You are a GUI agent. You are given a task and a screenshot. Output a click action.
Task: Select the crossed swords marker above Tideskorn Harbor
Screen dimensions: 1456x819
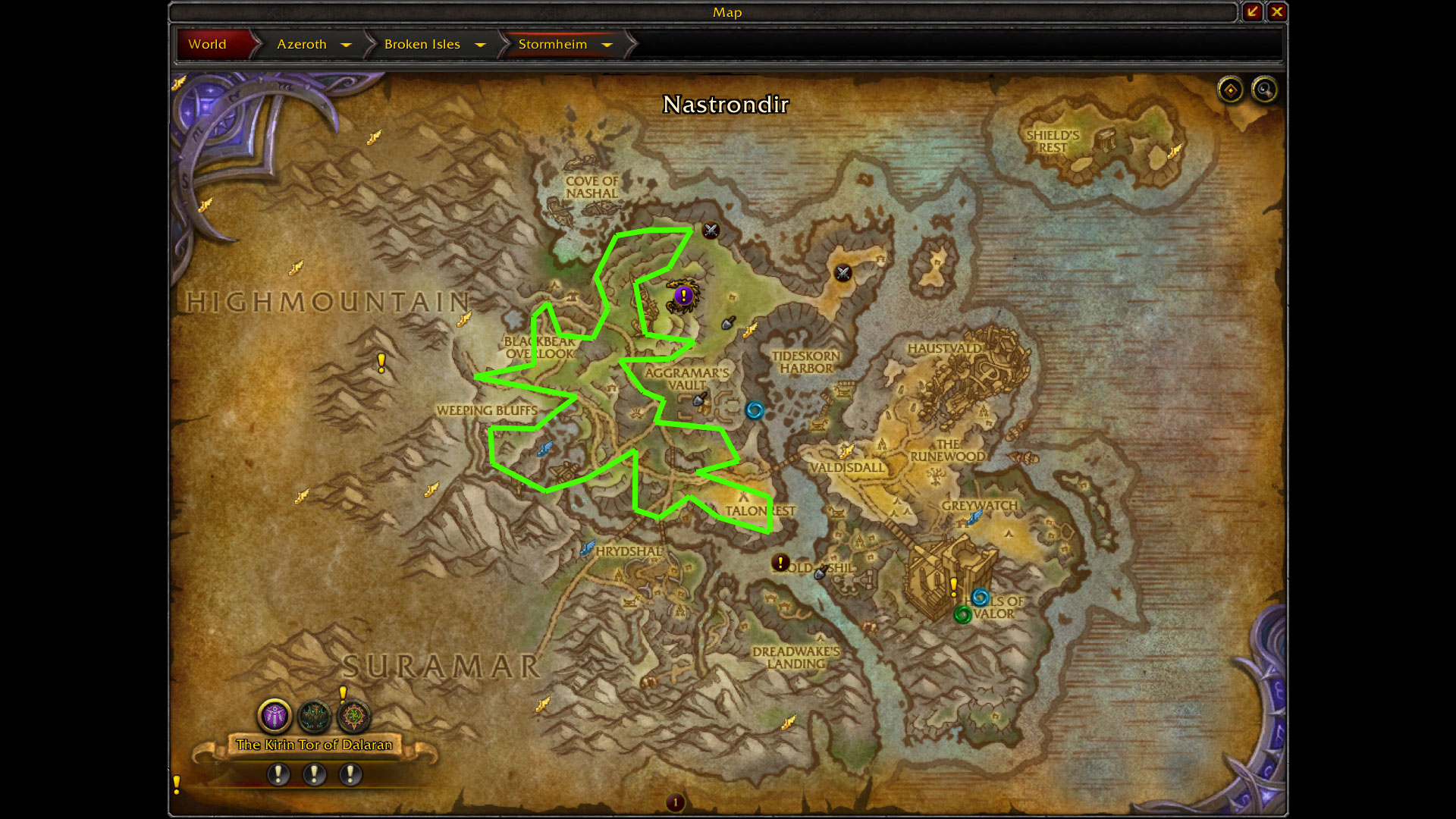843,273
